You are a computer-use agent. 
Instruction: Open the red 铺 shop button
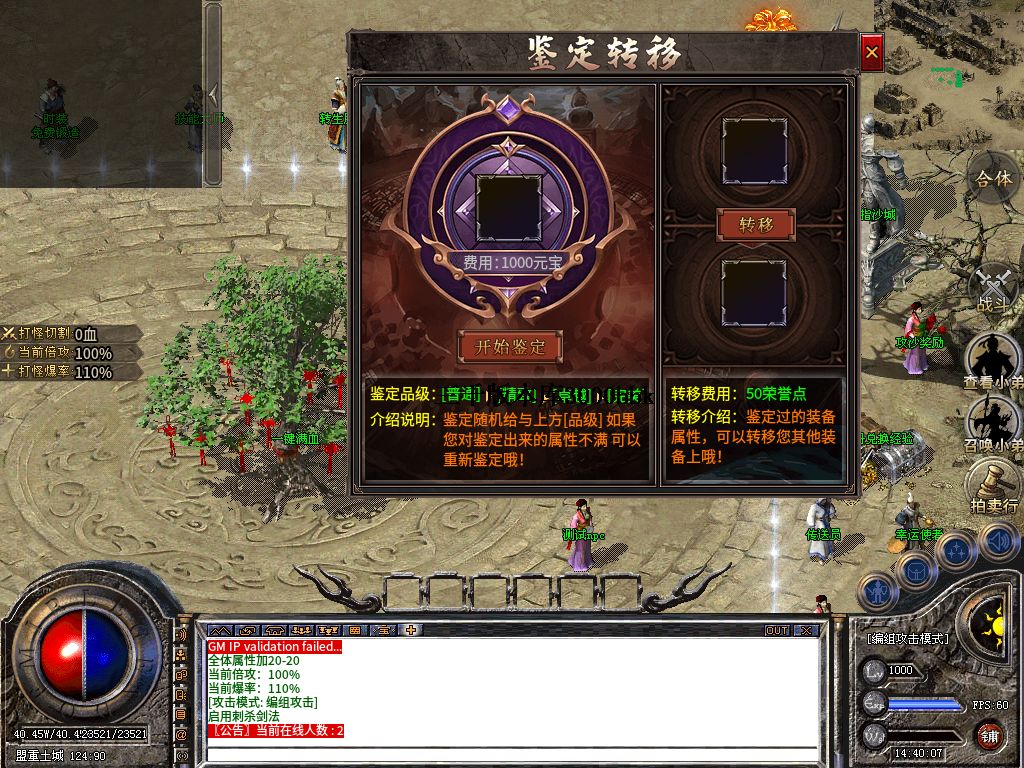(989, 737)
